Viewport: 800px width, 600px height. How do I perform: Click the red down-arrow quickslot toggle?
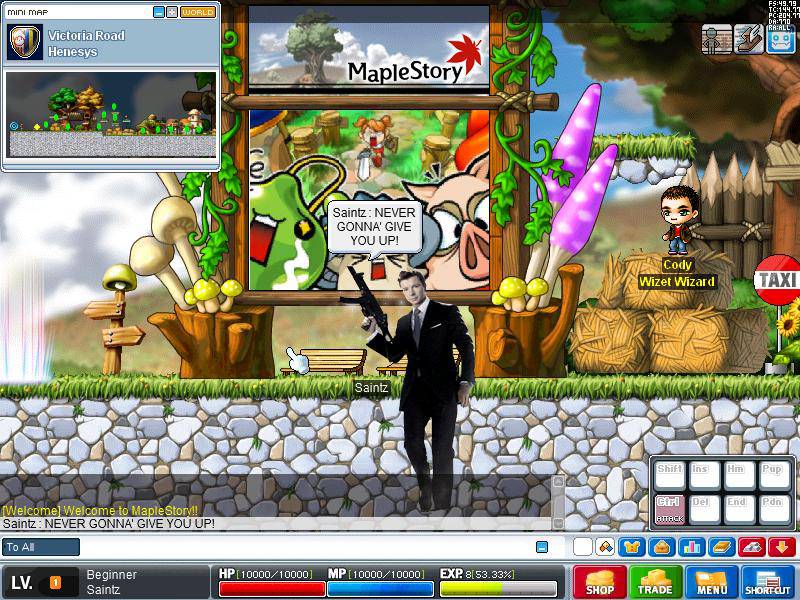point(781,547)
